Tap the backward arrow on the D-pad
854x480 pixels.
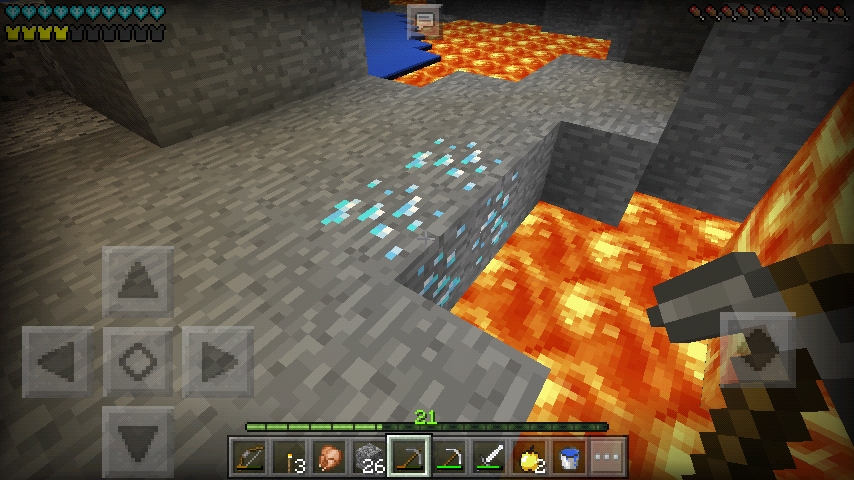(x=138, y=440)
